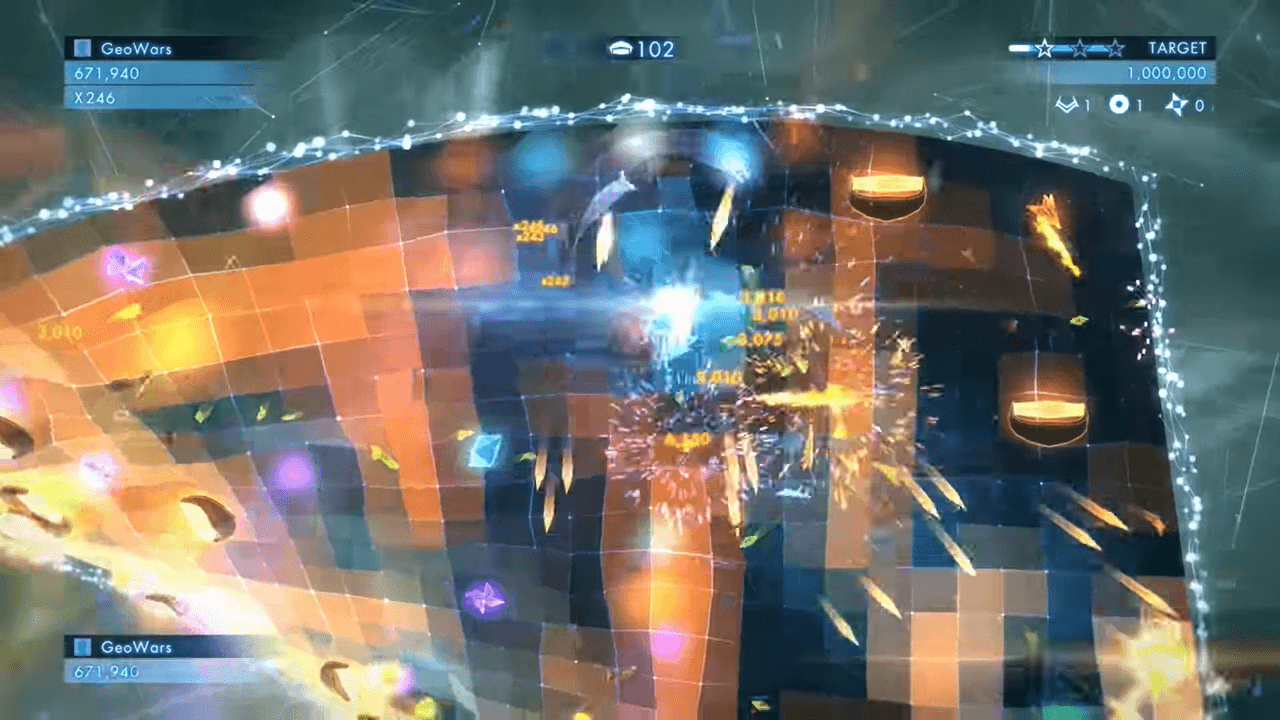1280x720 pixels.
Task: Click the first star on the rating bar
Action: tap(1044, 48)
